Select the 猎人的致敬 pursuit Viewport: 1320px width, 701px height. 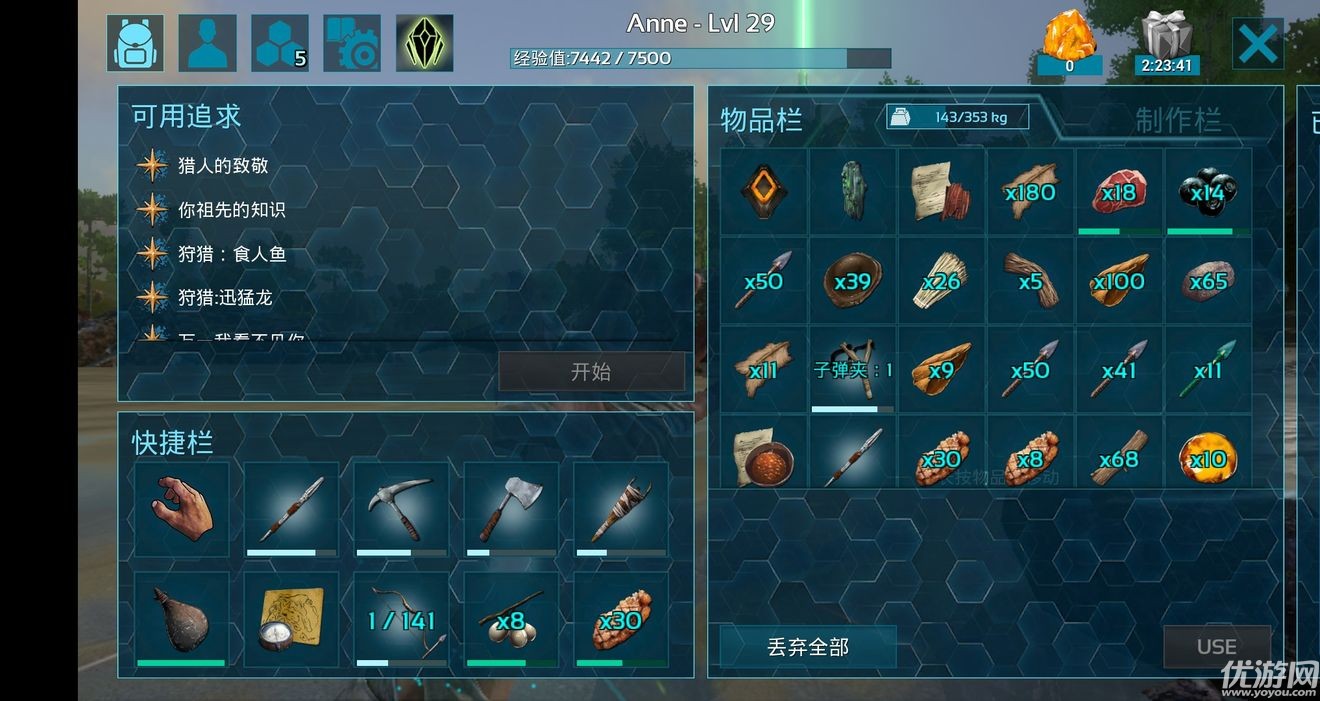click(x=222, y=166)
